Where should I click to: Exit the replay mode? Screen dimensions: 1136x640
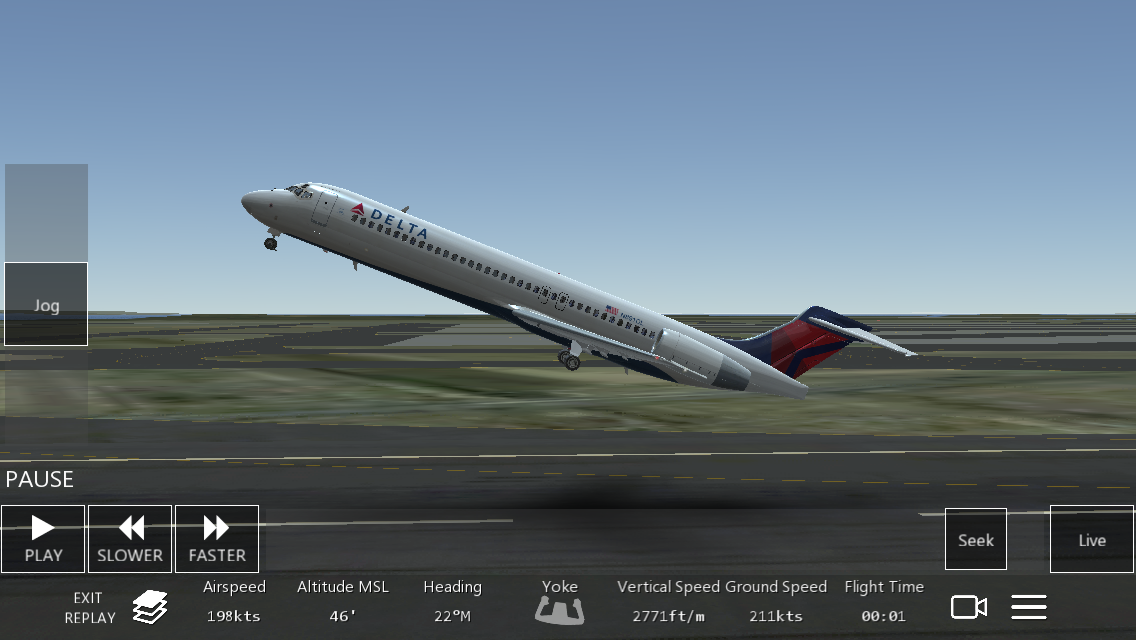88,607
